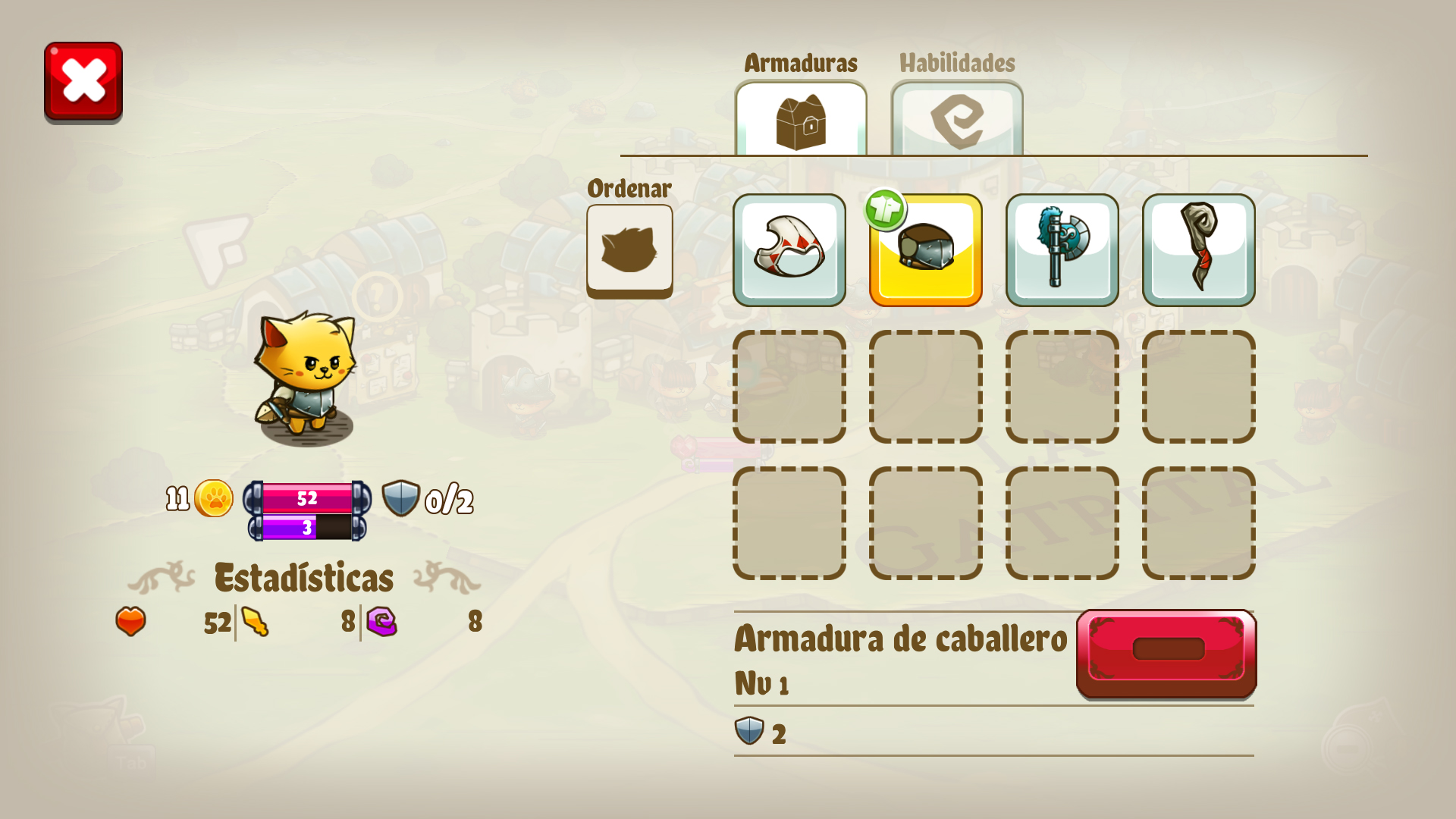Select the equipped knight helmet
The image size is (1456, 819).
click(x=925, y=254)
